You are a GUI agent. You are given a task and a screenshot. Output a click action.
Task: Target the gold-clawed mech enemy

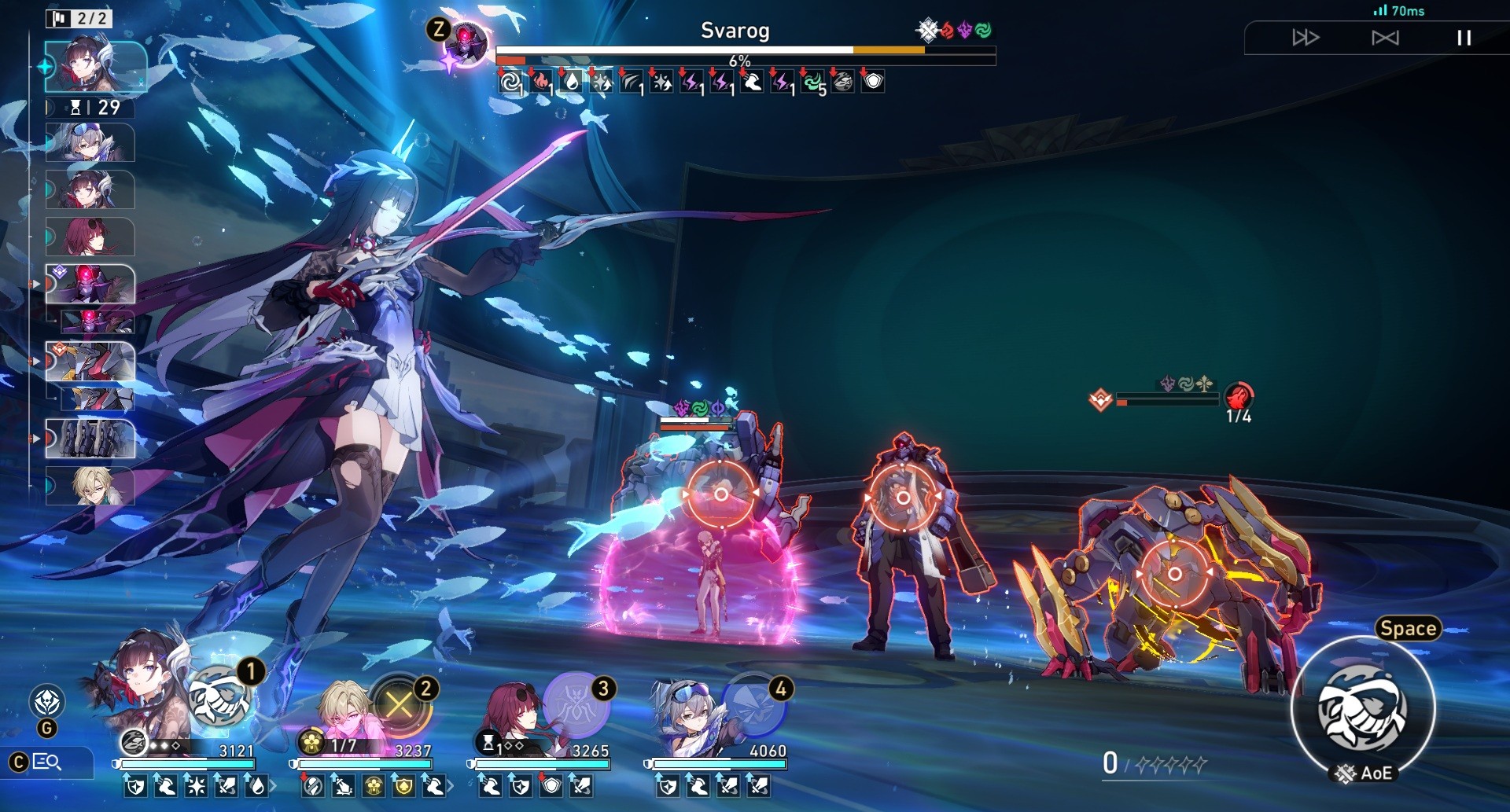coord(1174,574)
